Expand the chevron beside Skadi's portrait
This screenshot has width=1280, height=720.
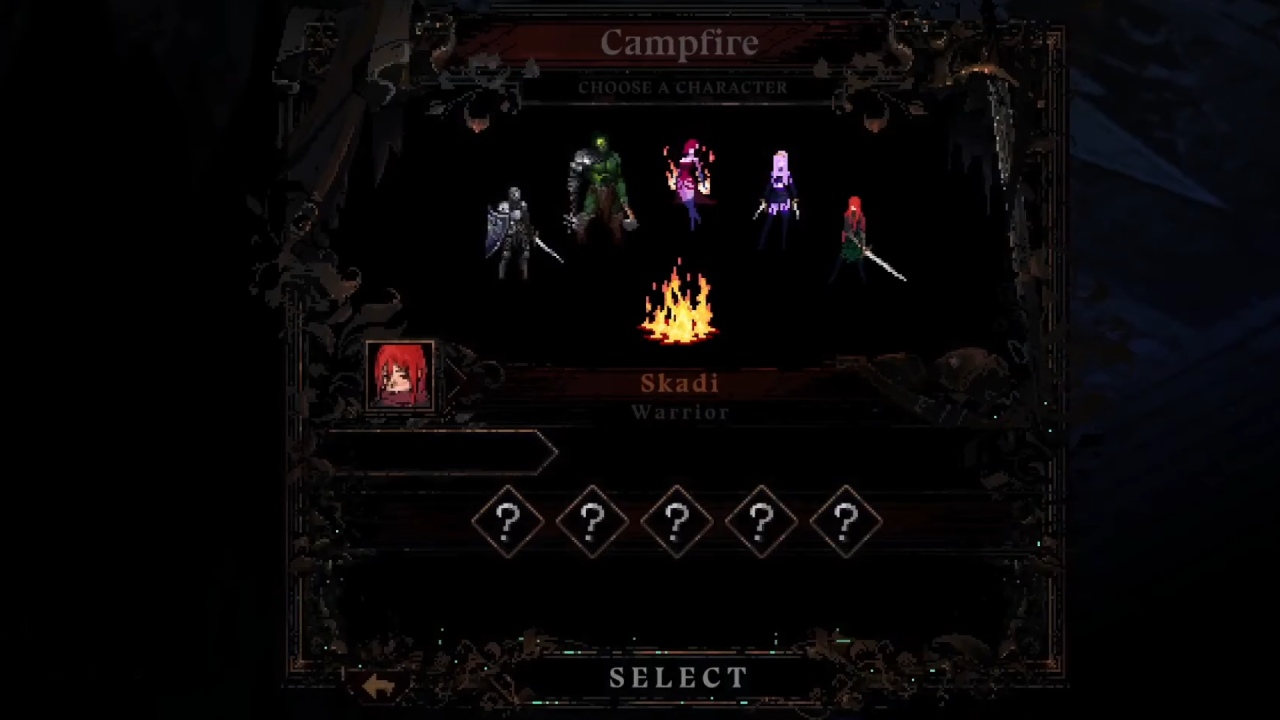pyautogui.click(x=455, y=380)
